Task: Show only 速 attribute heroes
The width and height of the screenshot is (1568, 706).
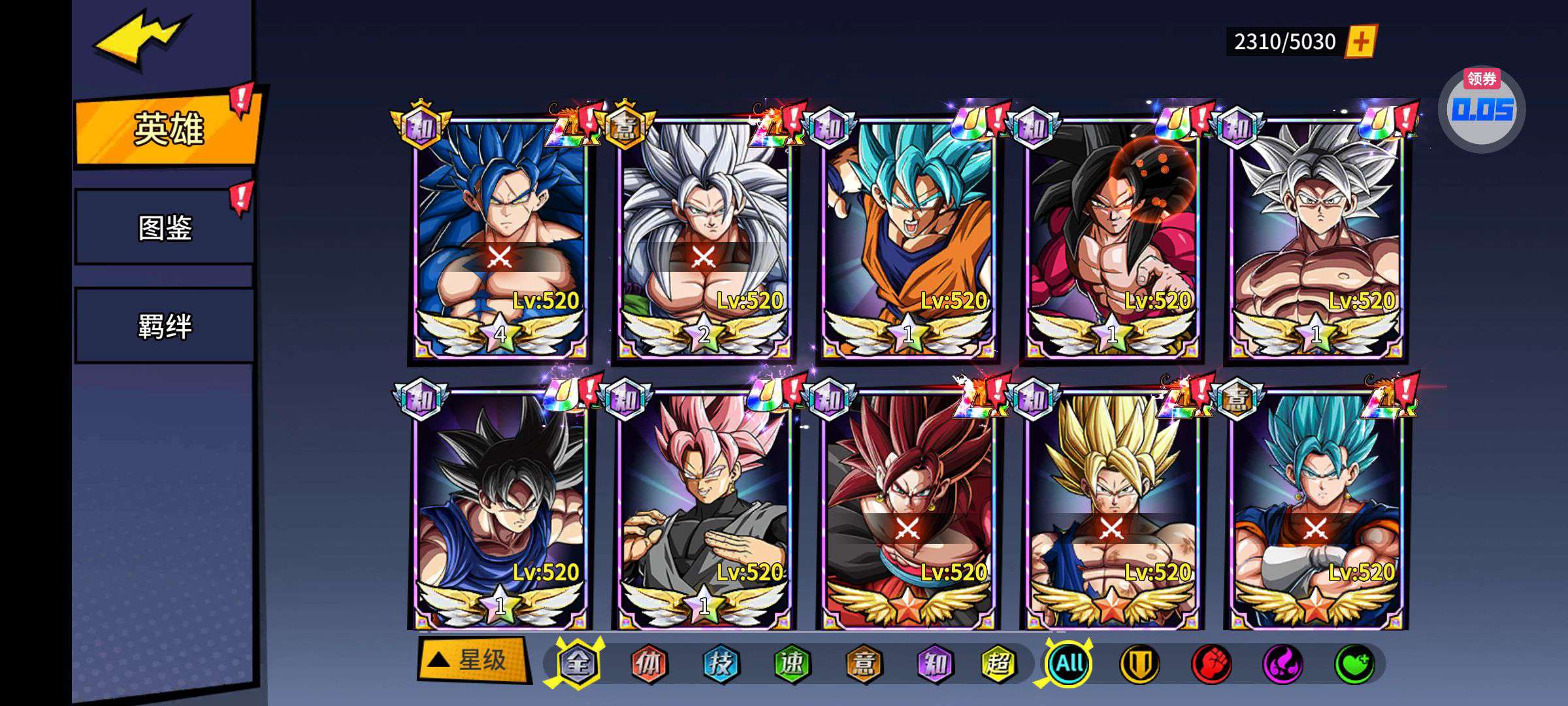Action: click(792, 664)
